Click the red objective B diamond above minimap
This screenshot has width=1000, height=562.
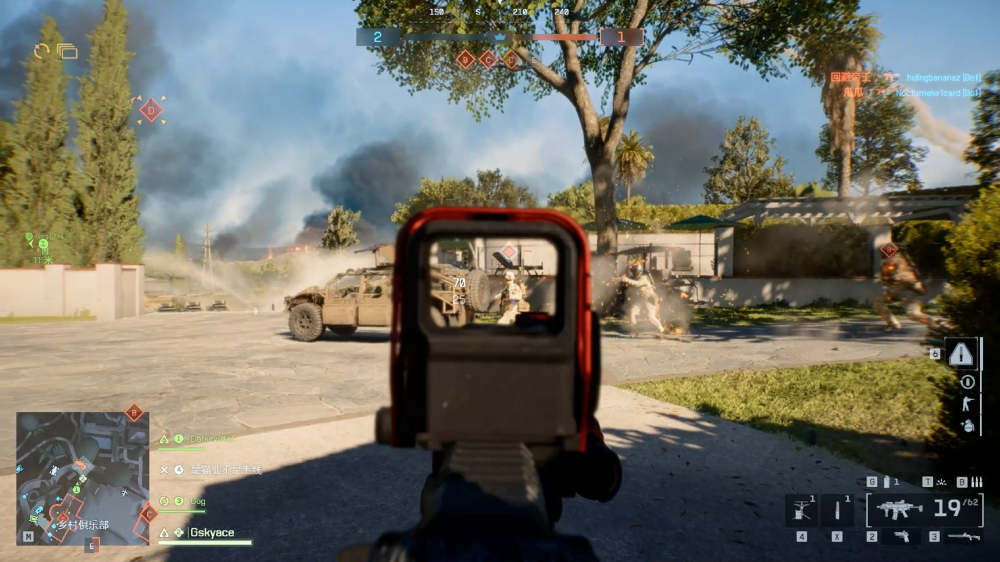pyautogui.click(x=134, y=412)
